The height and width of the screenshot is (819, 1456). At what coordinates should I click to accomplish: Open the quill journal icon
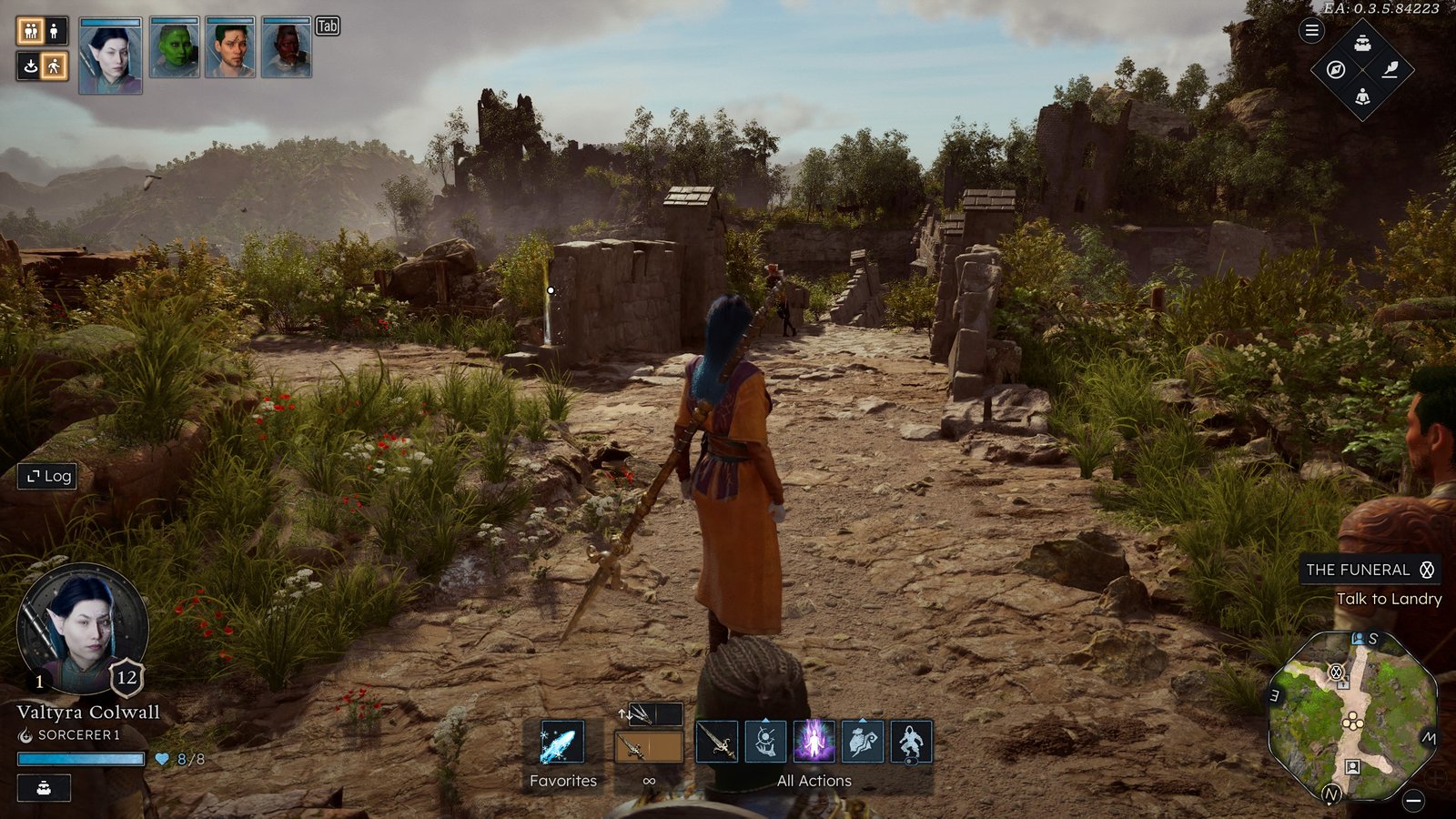(x=1390, y=70)
